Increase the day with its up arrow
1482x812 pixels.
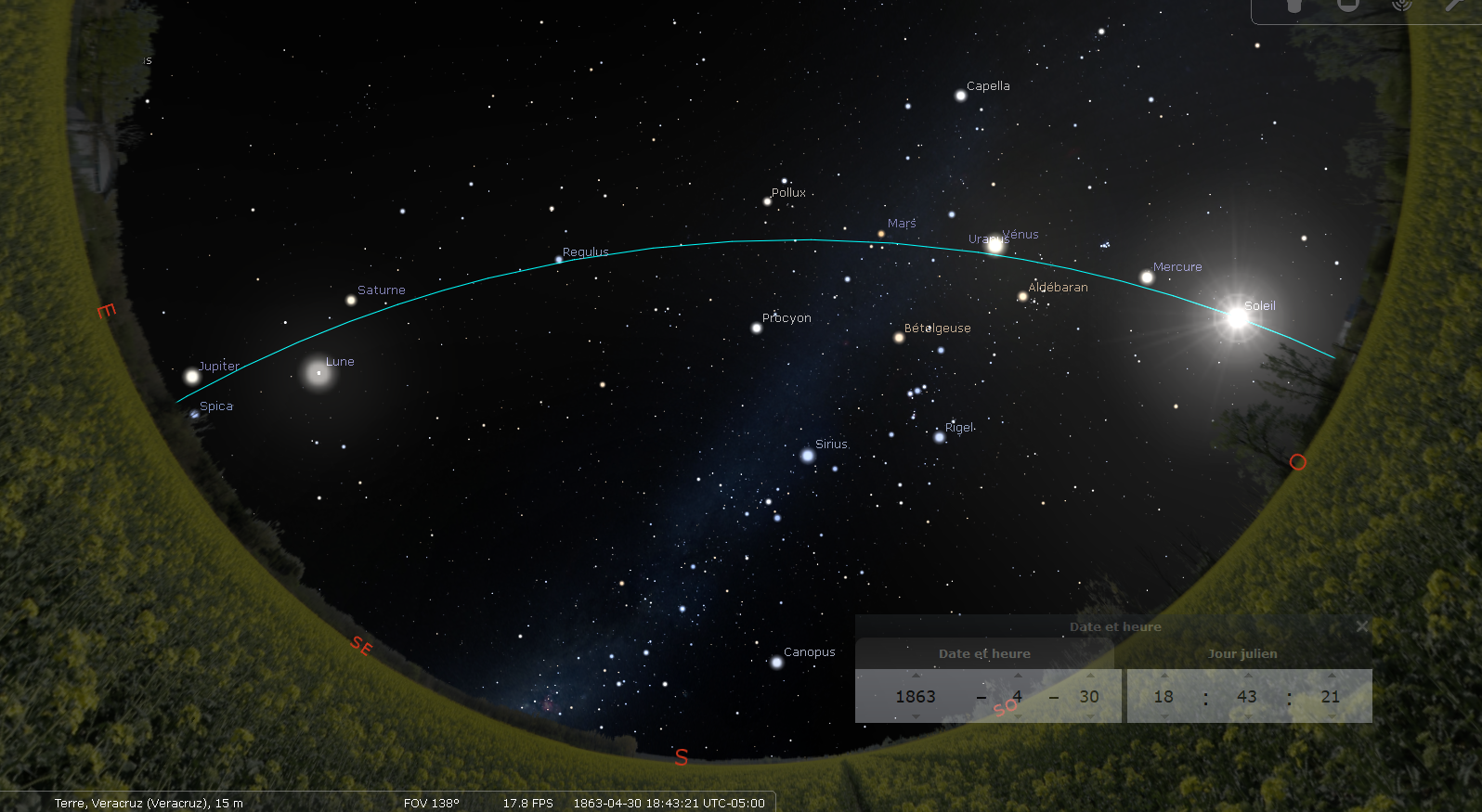click(1089, 676)
